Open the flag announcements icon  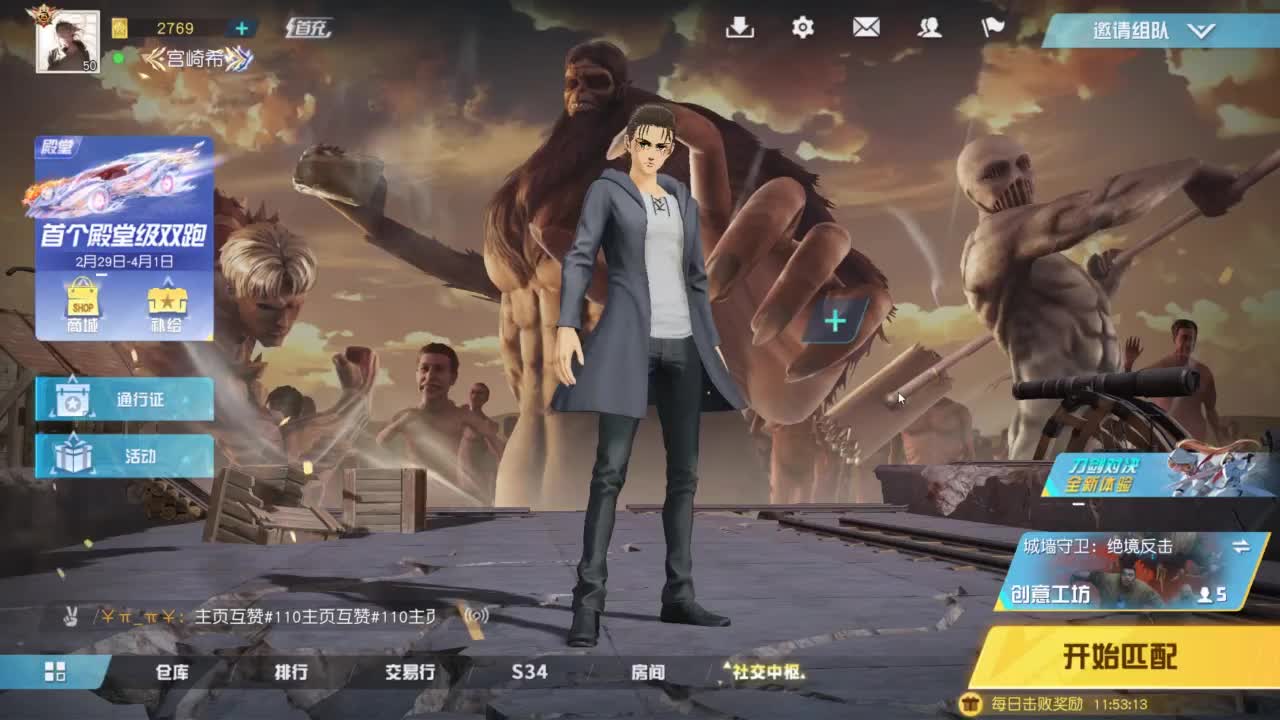[x=992, y=29]
